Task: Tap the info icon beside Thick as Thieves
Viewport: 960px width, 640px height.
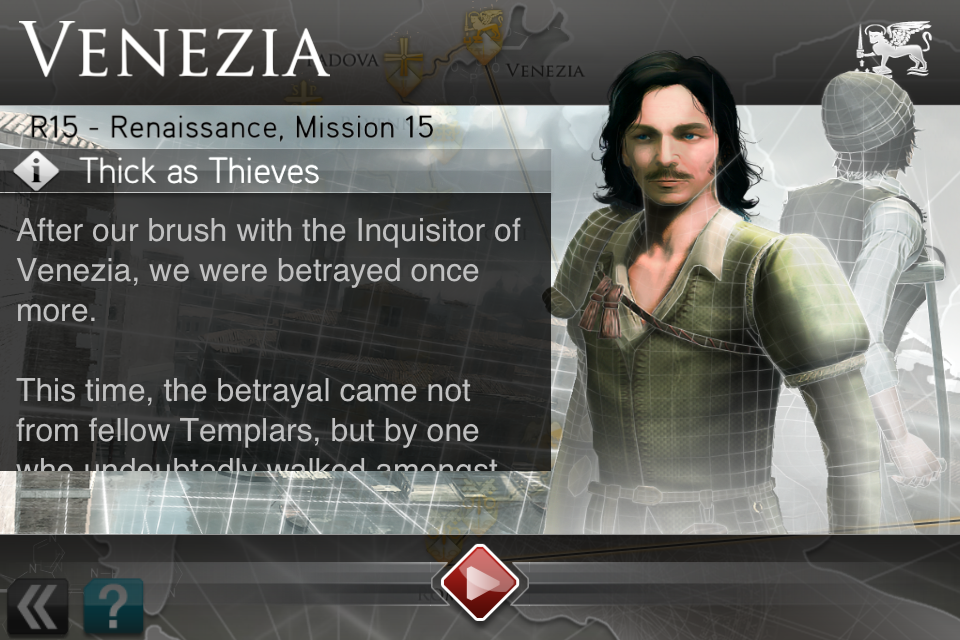Action: (x=38, y=171)
